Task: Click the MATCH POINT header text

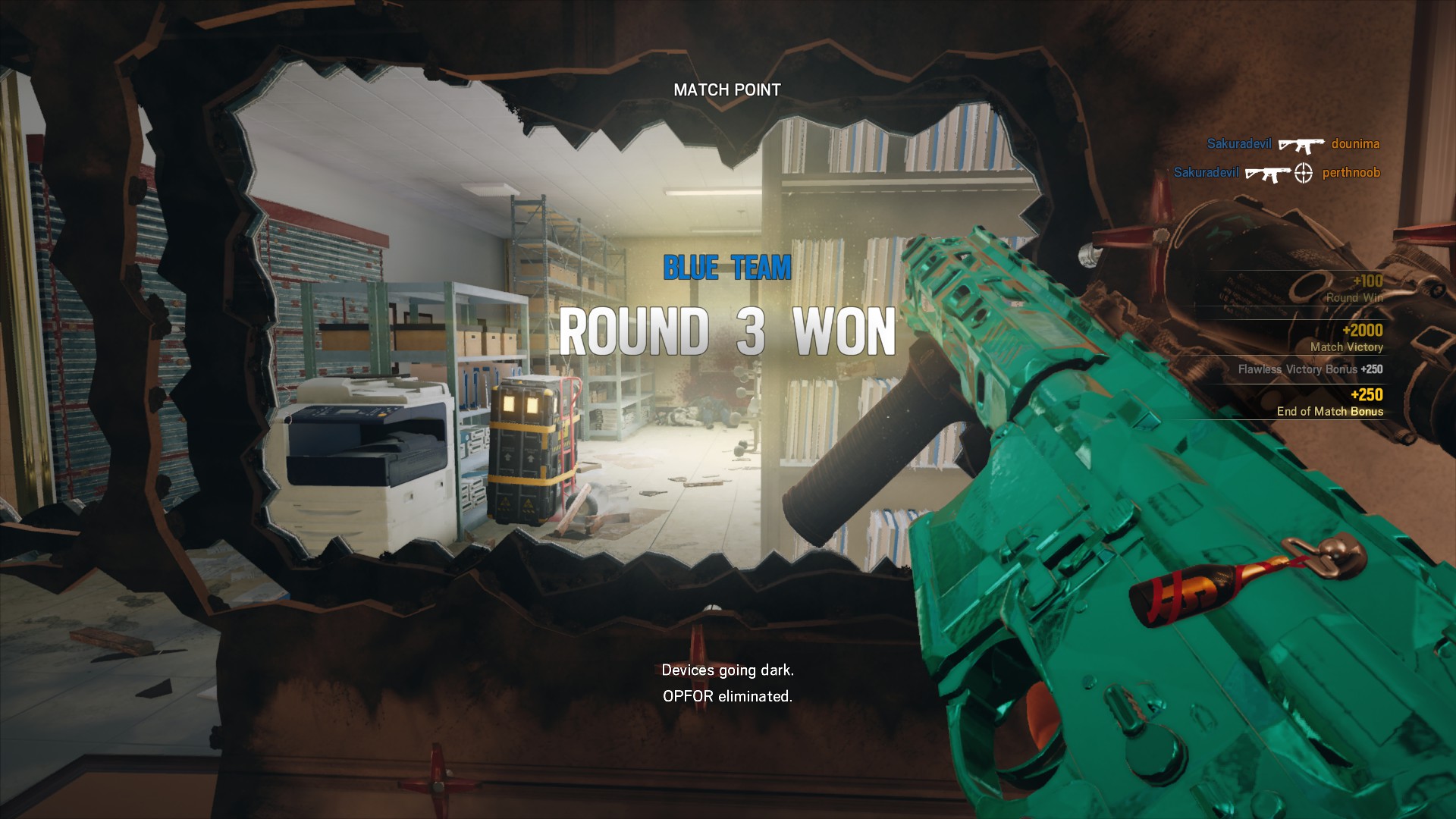Action: pyautogui.click(x=727, y=89)
